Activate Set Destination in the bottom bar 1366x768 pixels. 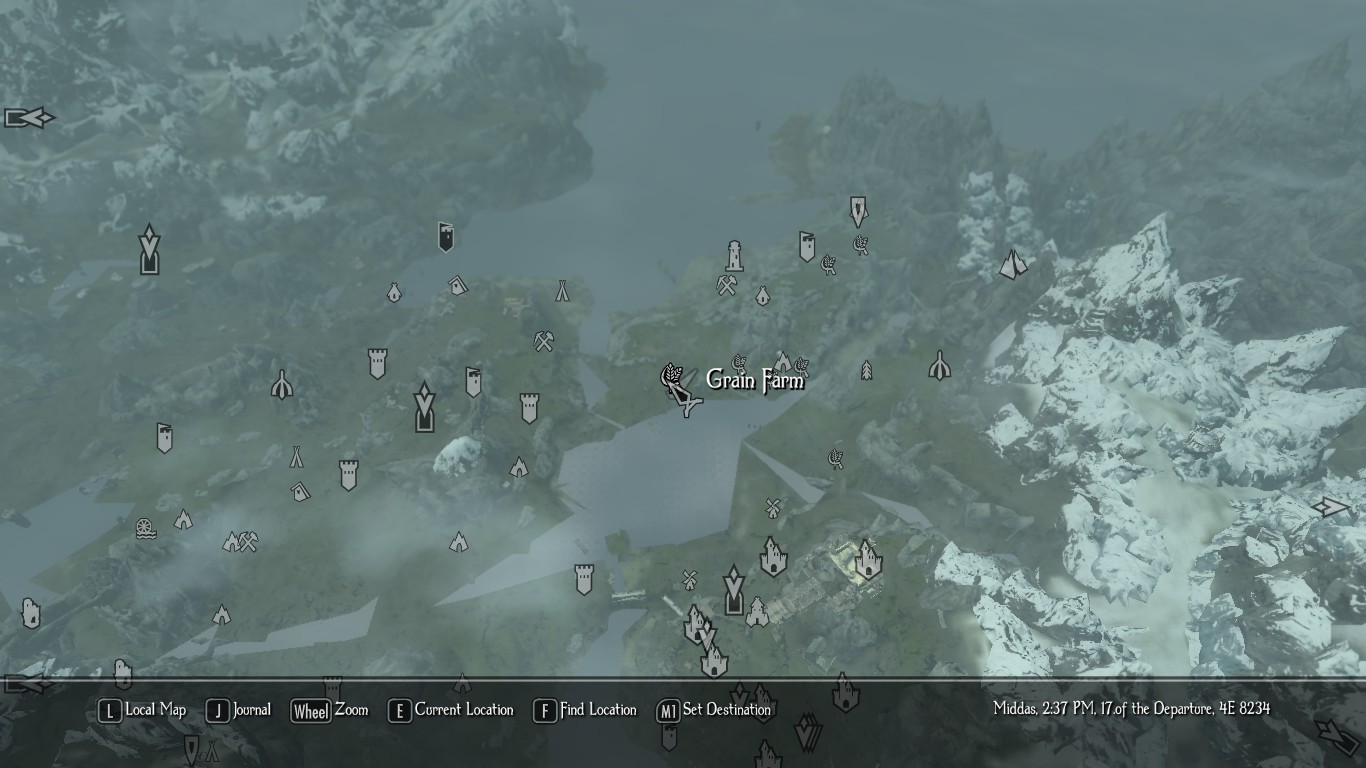click(x=714, y=711)
